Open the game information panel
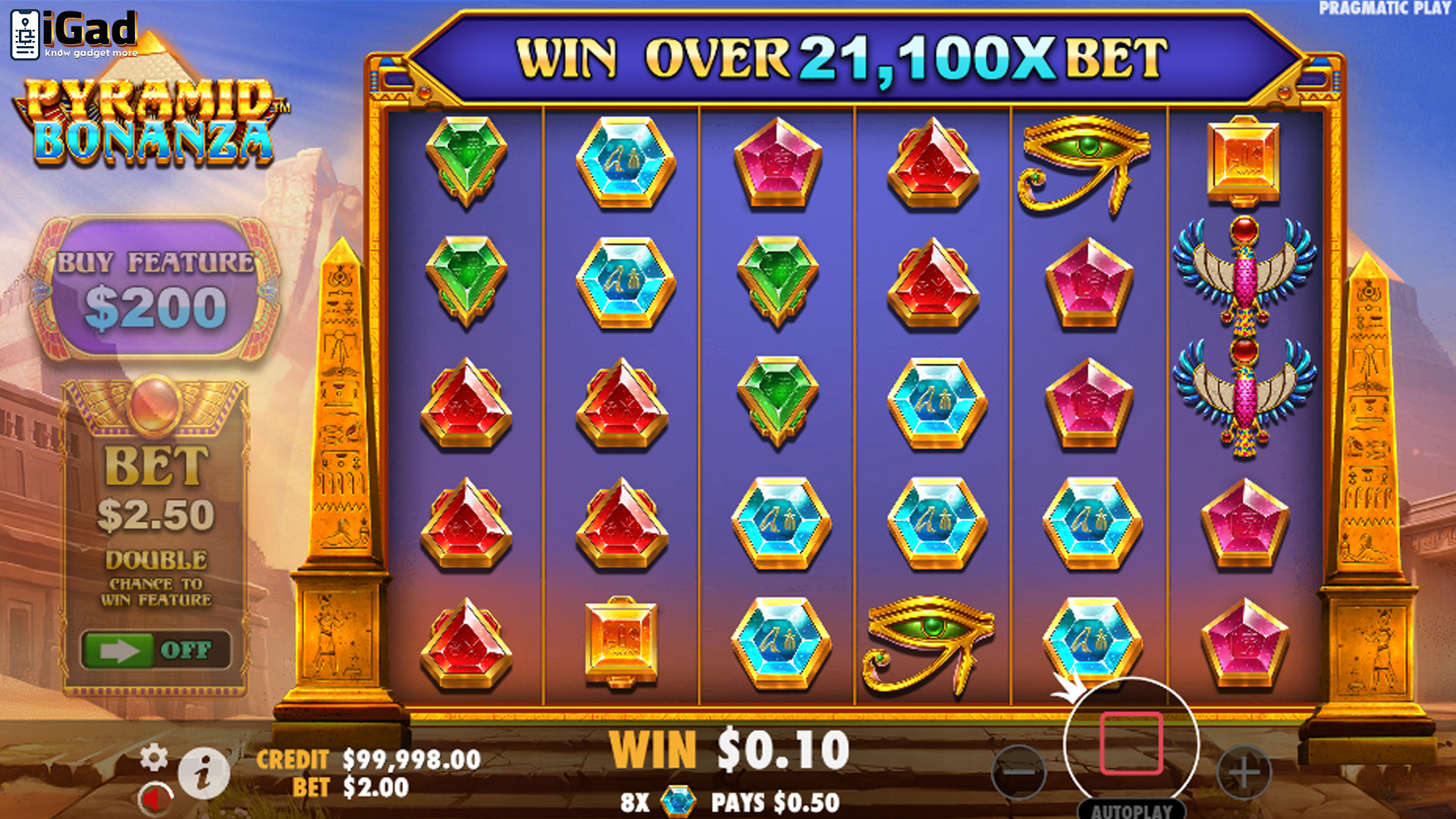The width and height of the screenshot is (1456, 819). pos(203,773)
